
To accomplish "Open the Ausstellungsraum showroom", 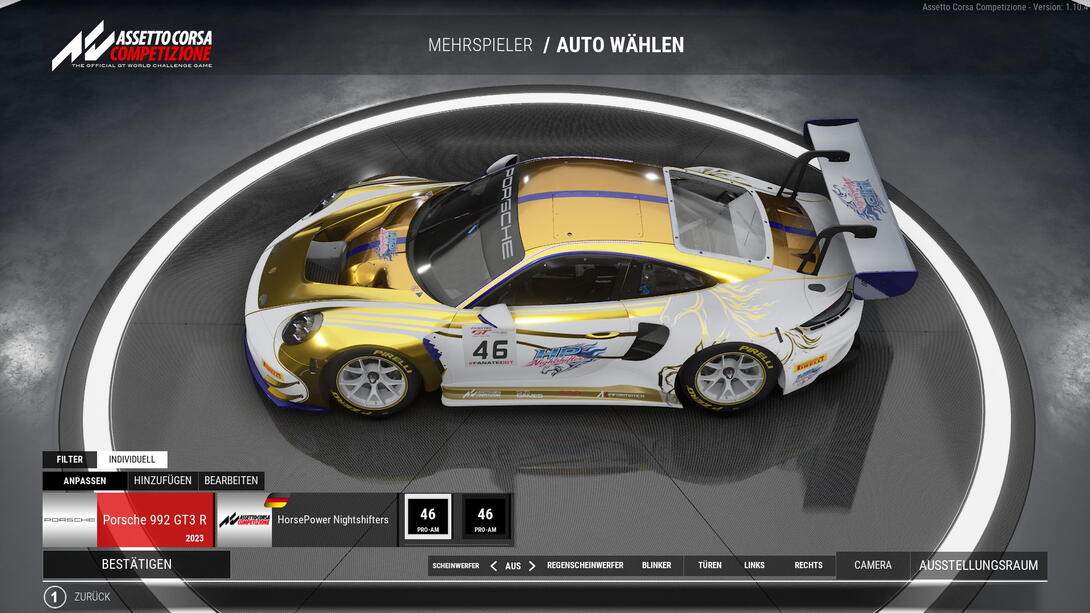I will 979,565.
